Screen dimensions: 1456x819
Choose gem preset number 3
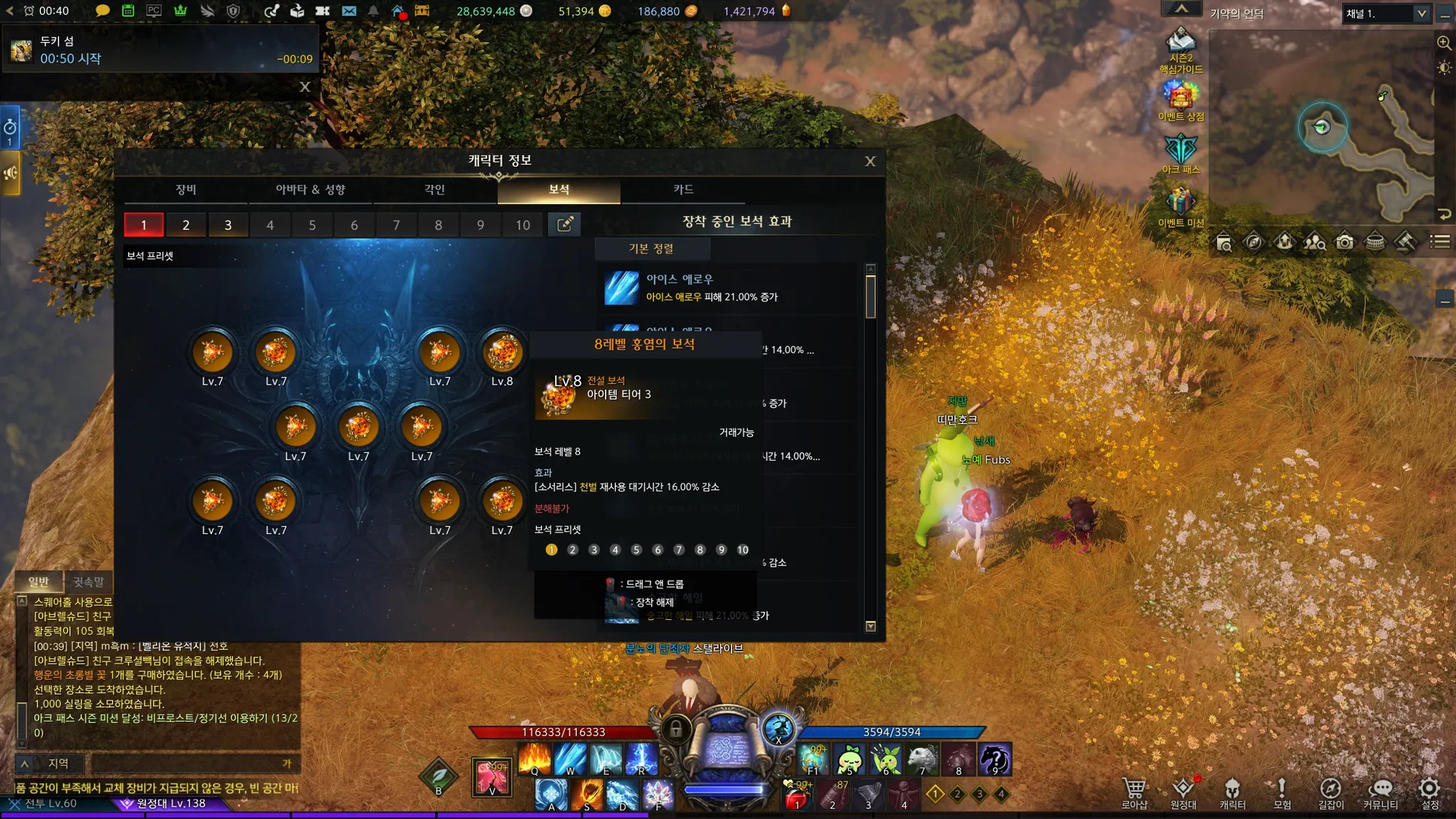[227, 225]
